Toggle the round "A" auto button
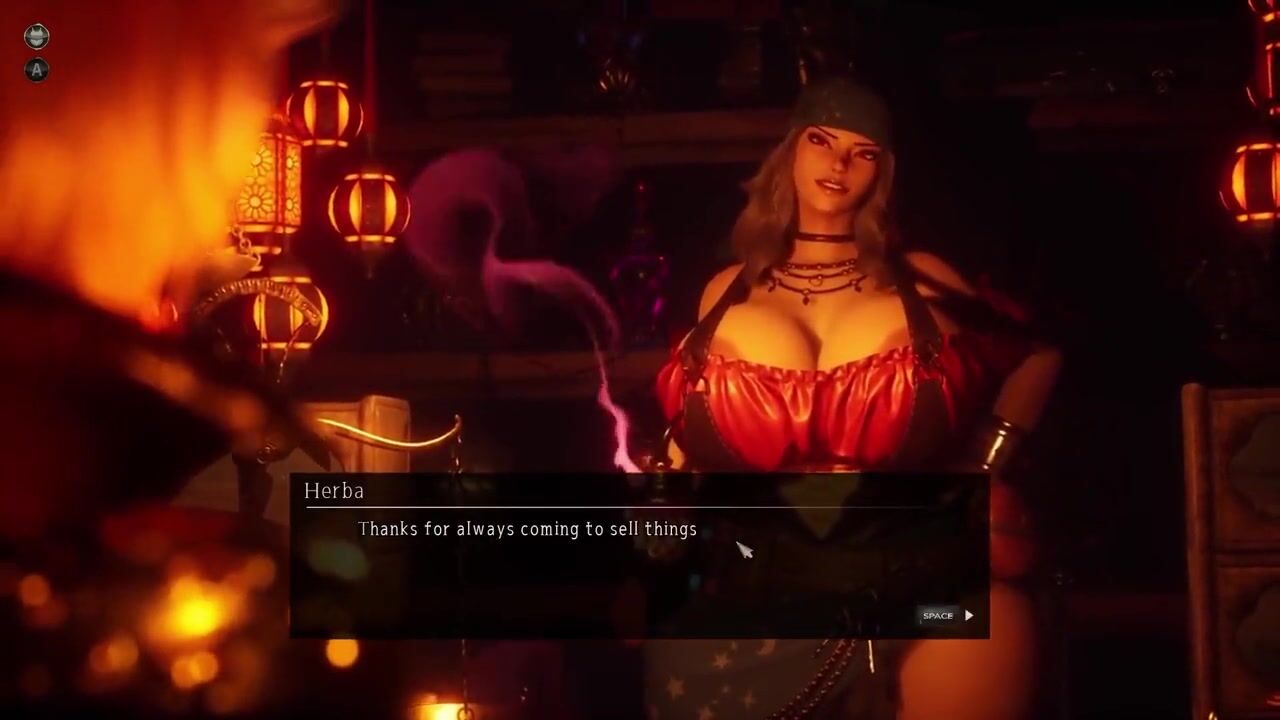 click(x=36, y=70)
